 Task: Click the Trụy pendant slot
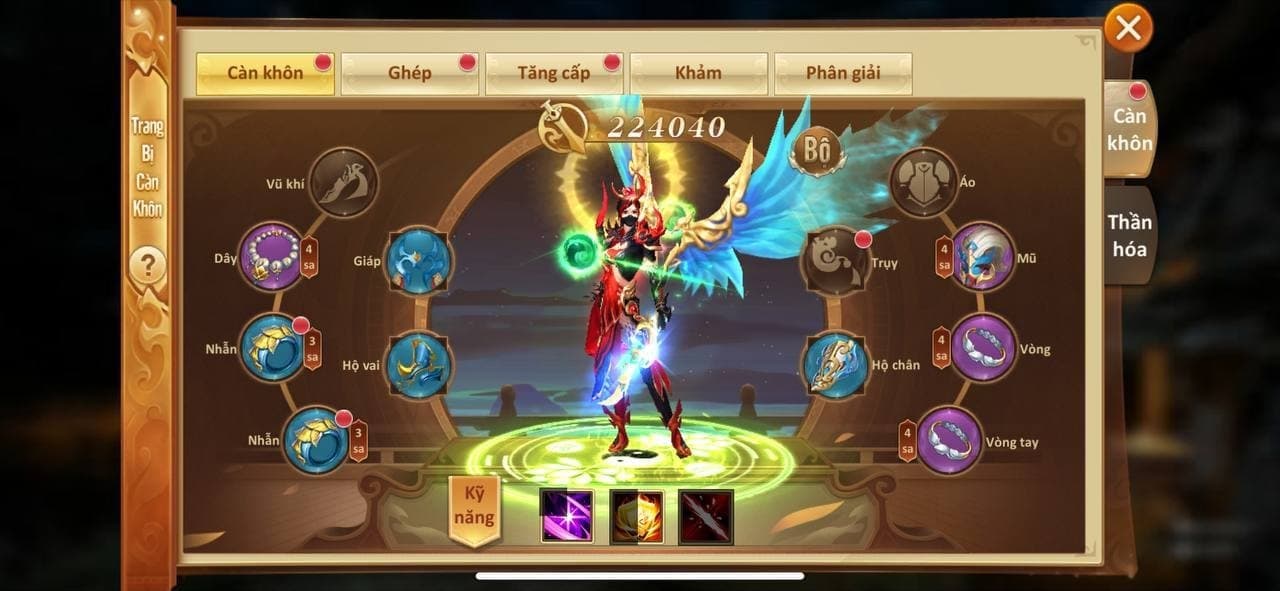[836, 262]
